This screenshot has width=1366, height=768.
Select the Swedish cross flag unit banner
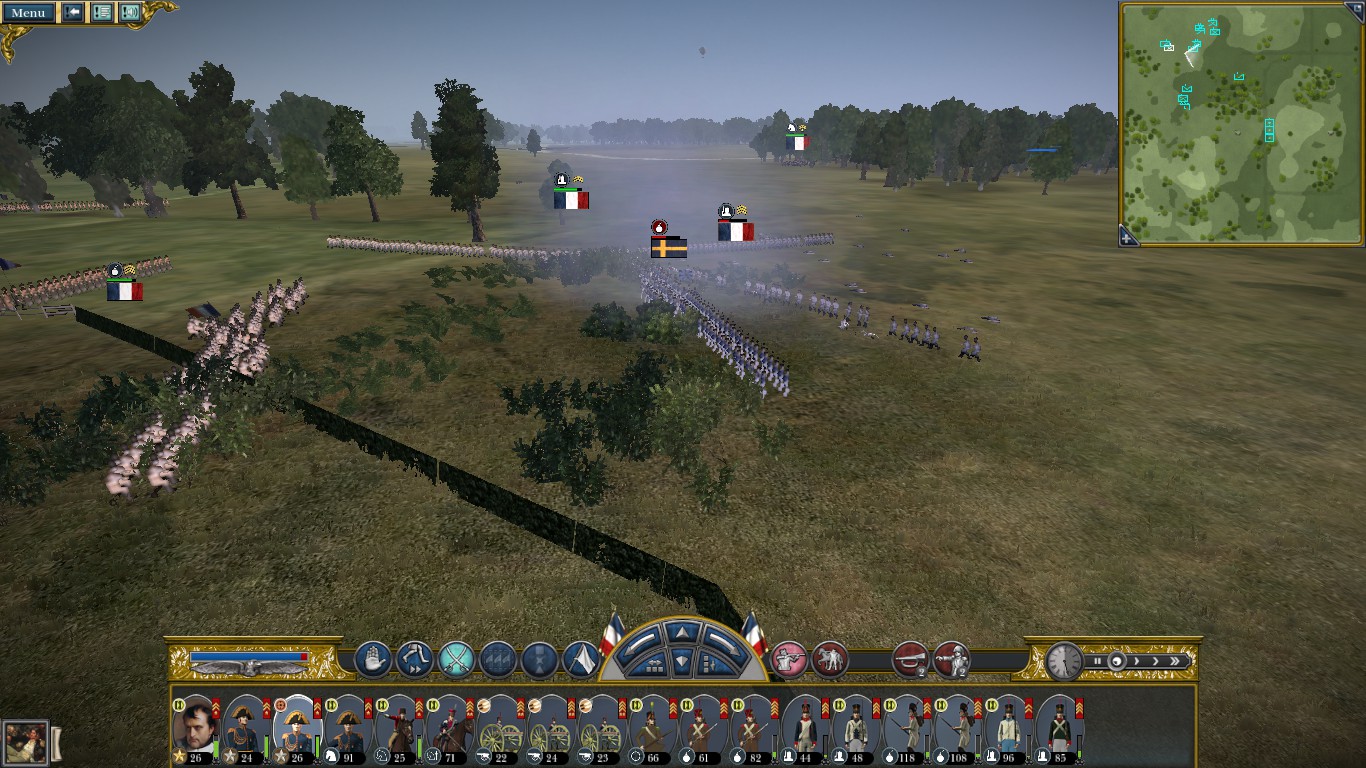click(668, 247)
